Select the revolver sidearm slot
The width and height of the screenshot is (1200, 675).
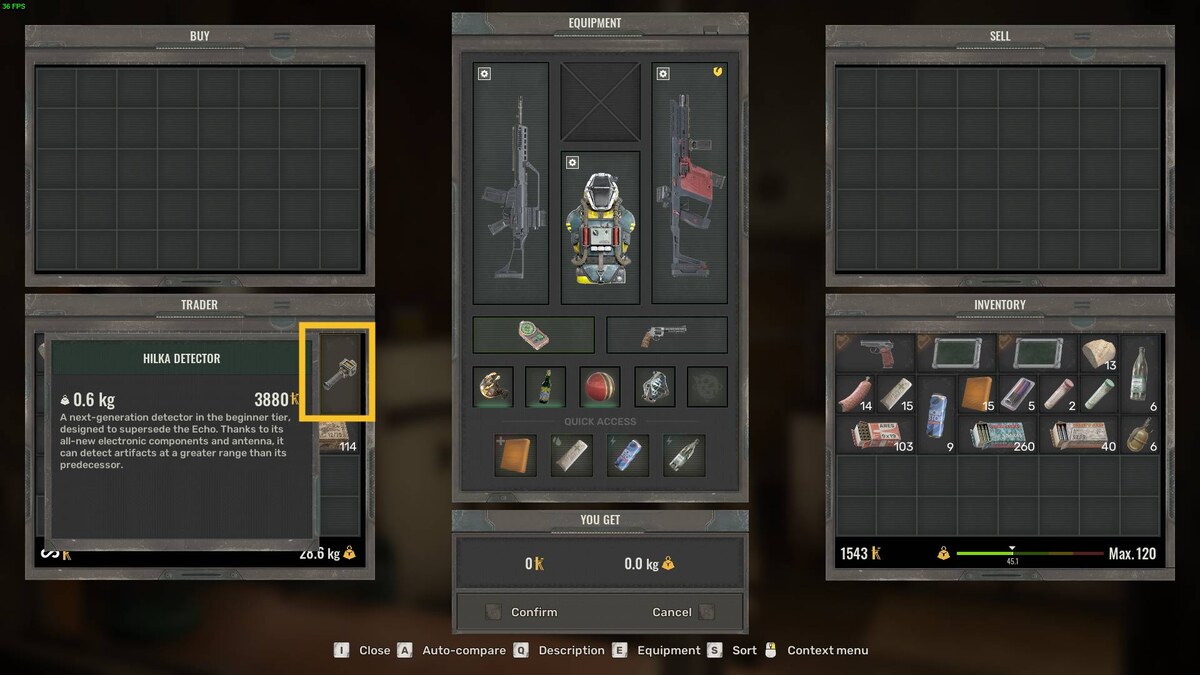click(x=666, y=335)
